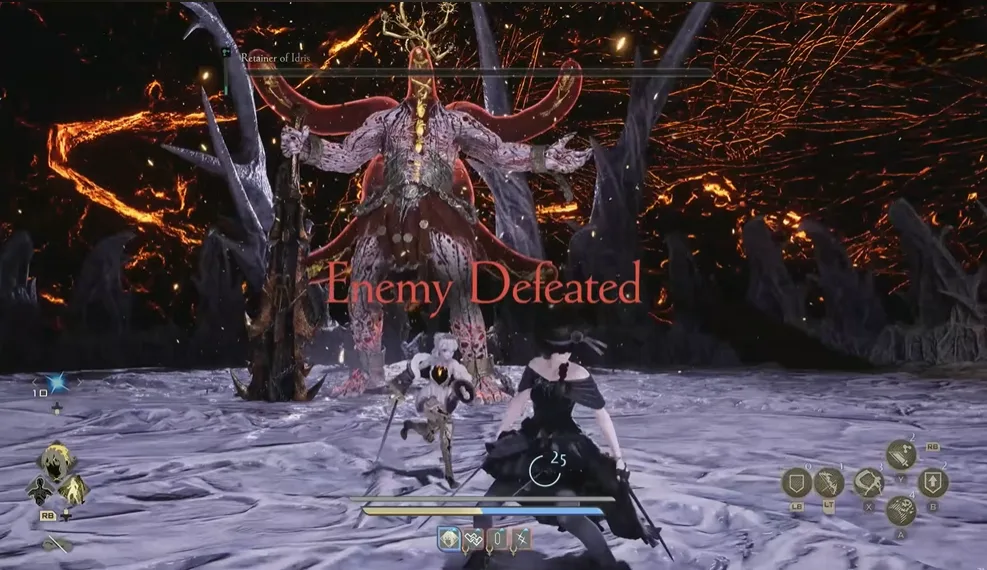Image resolution: width=987 pixels, height=570 pixels.
Task: Trigger the sword combo skill icon
Action: tap(900, 456)
